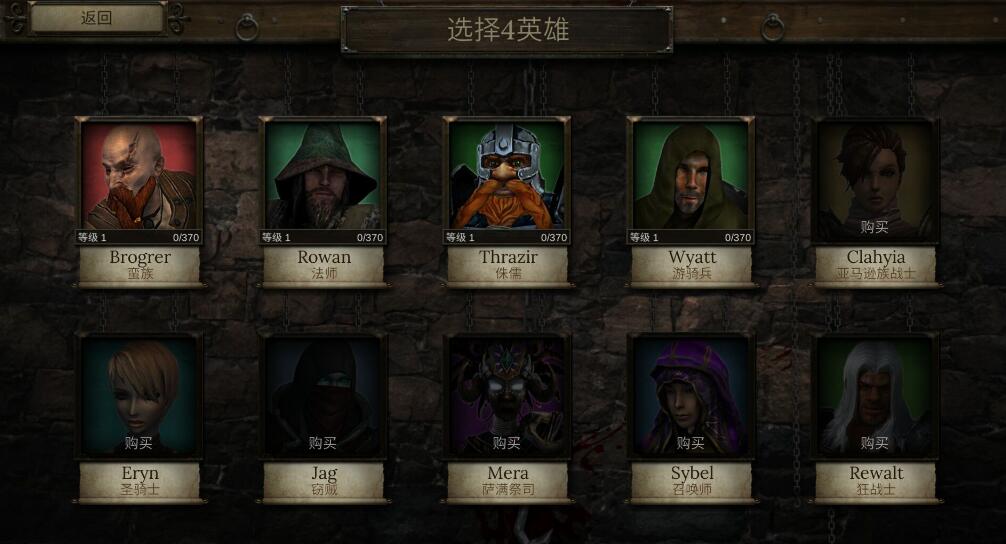Buy Sybel the summoner
Screen dimensions: 1006x544
pyautogui.click(x=691, y=442)
